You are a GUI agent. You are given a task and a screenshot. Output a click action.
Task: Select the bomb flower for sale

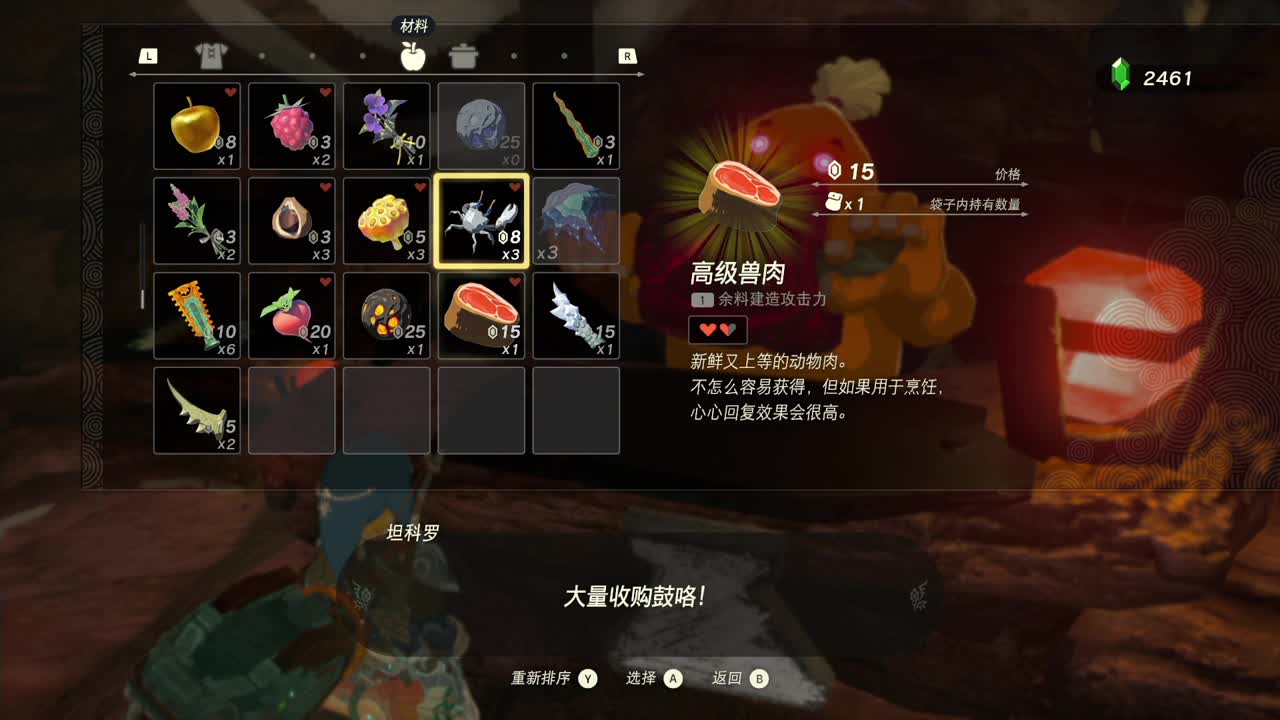pyautogui.click(x=386, y=315)
